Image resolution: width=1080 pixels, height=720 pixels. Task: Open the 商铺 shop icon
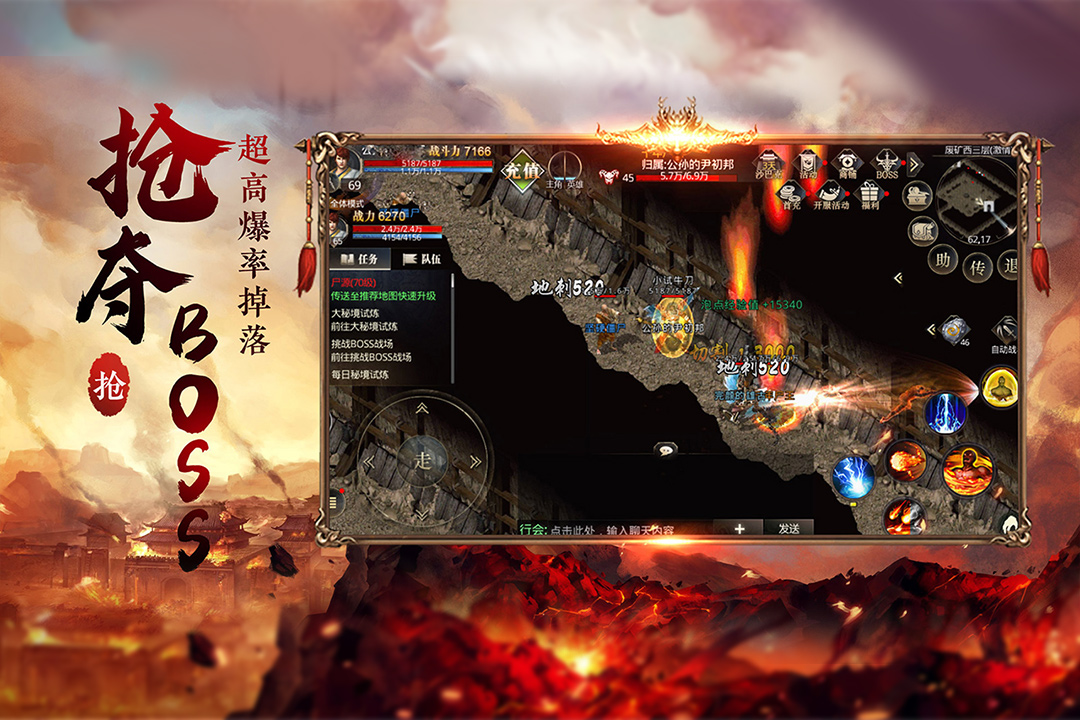pos(847,164)
